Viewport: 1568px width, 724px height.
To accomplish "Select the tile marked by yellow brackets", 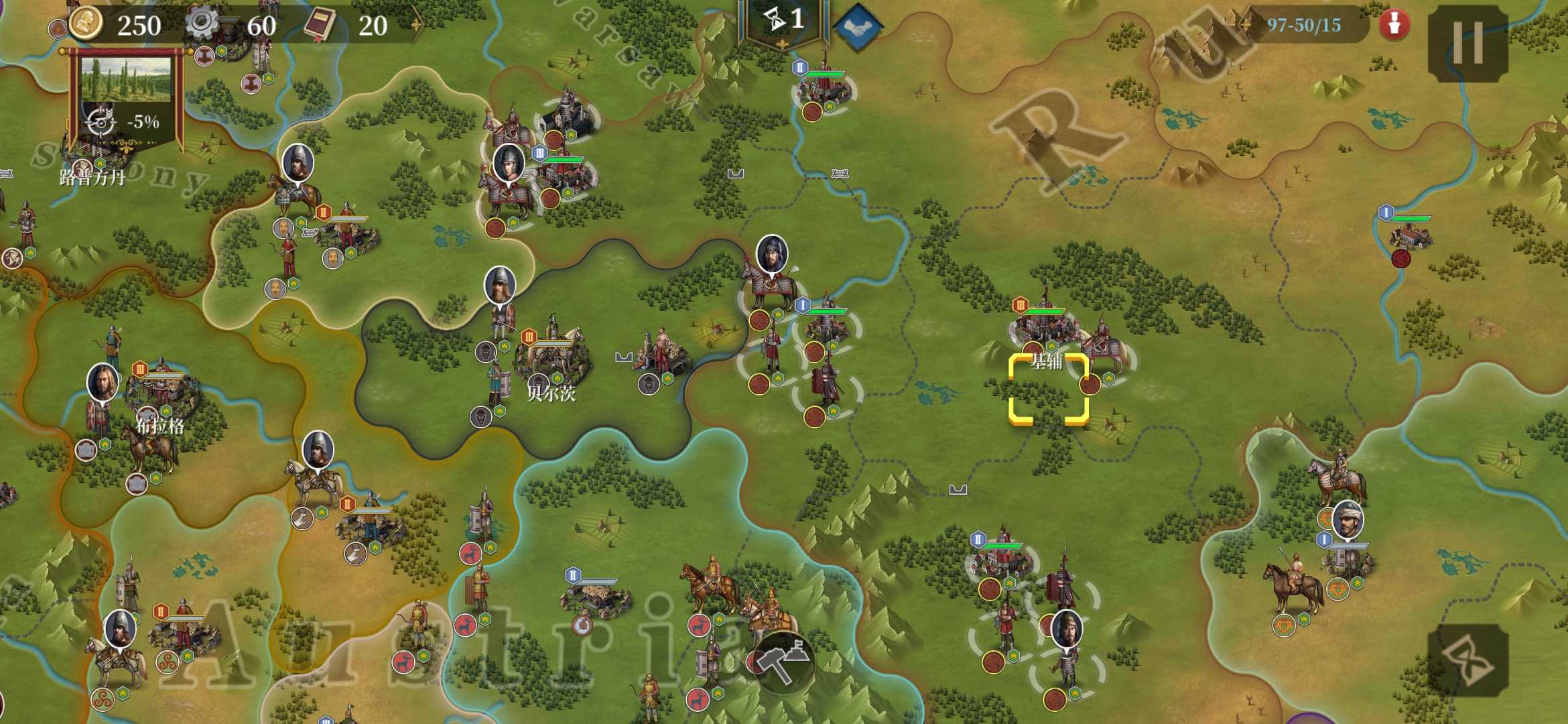I will [x=1049, y=389].
